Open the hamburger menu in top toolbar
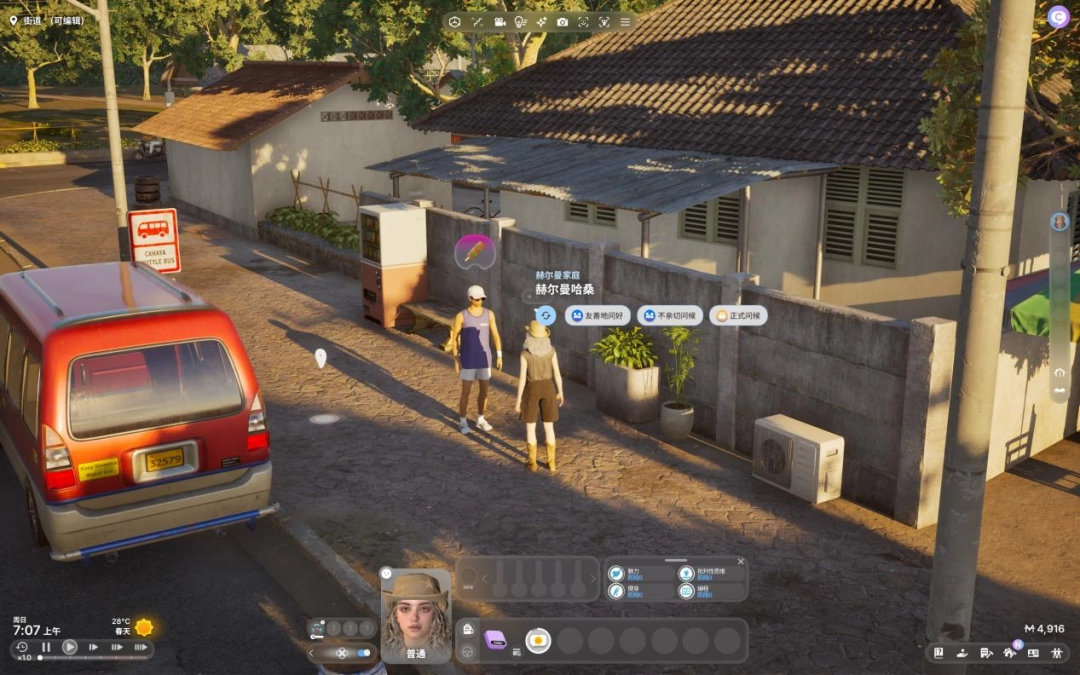Viewport: 1080px width, 675px height. (x=625, y=22)
